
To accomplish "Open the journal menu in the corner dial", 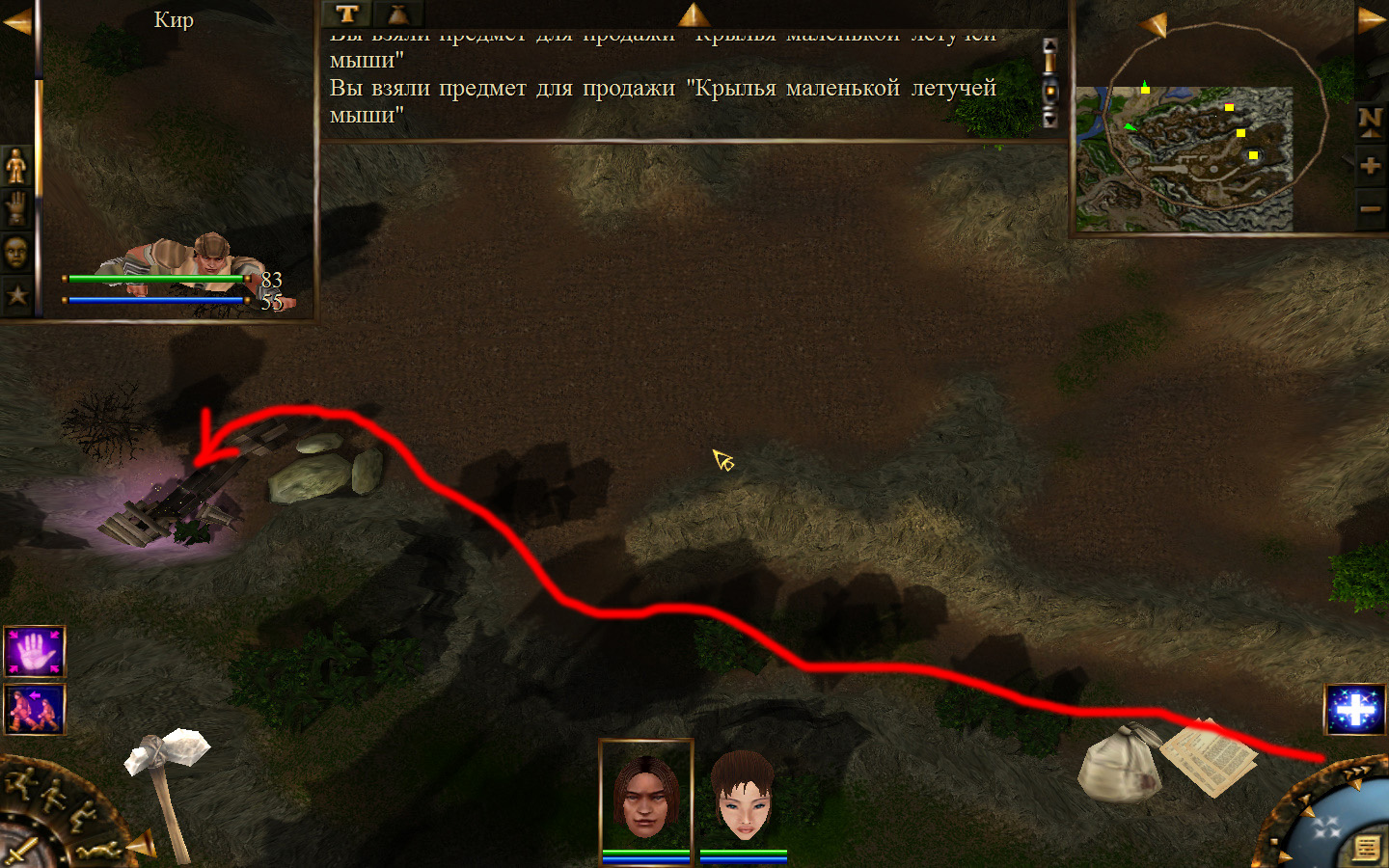I will 1367,848.
